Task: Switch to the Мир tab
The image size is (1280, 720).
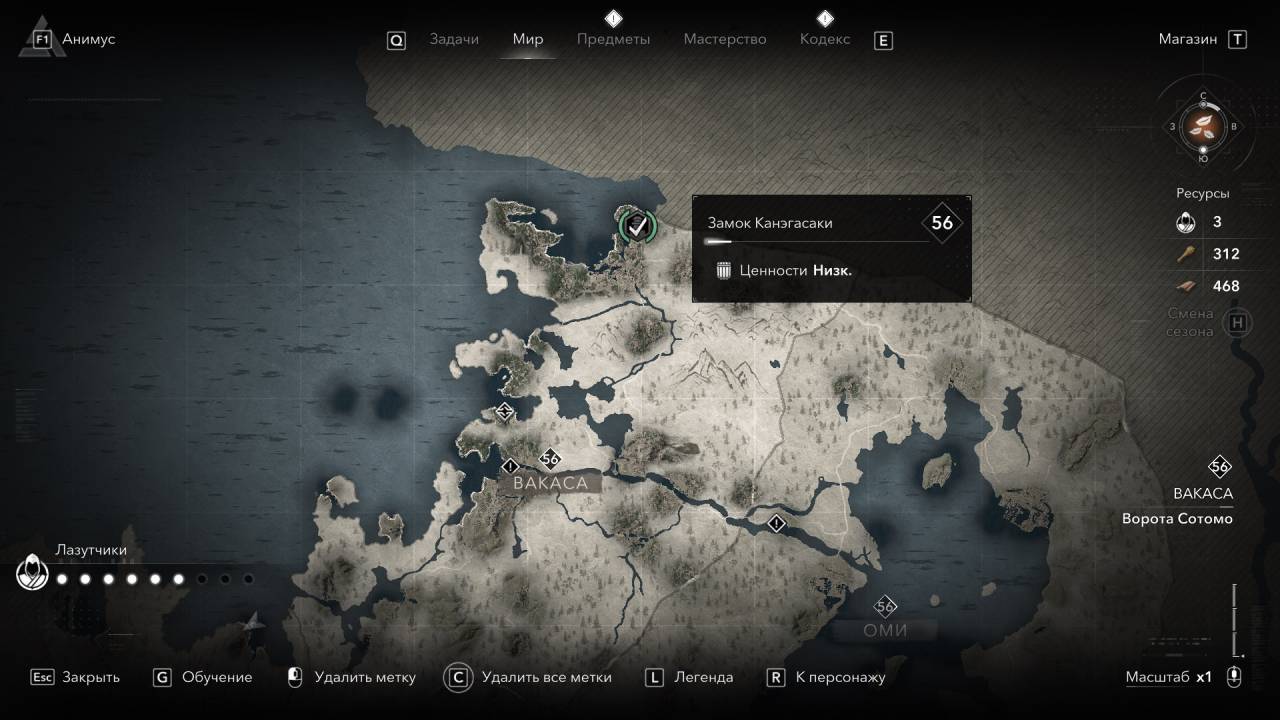Action: (x=528, y=39)
